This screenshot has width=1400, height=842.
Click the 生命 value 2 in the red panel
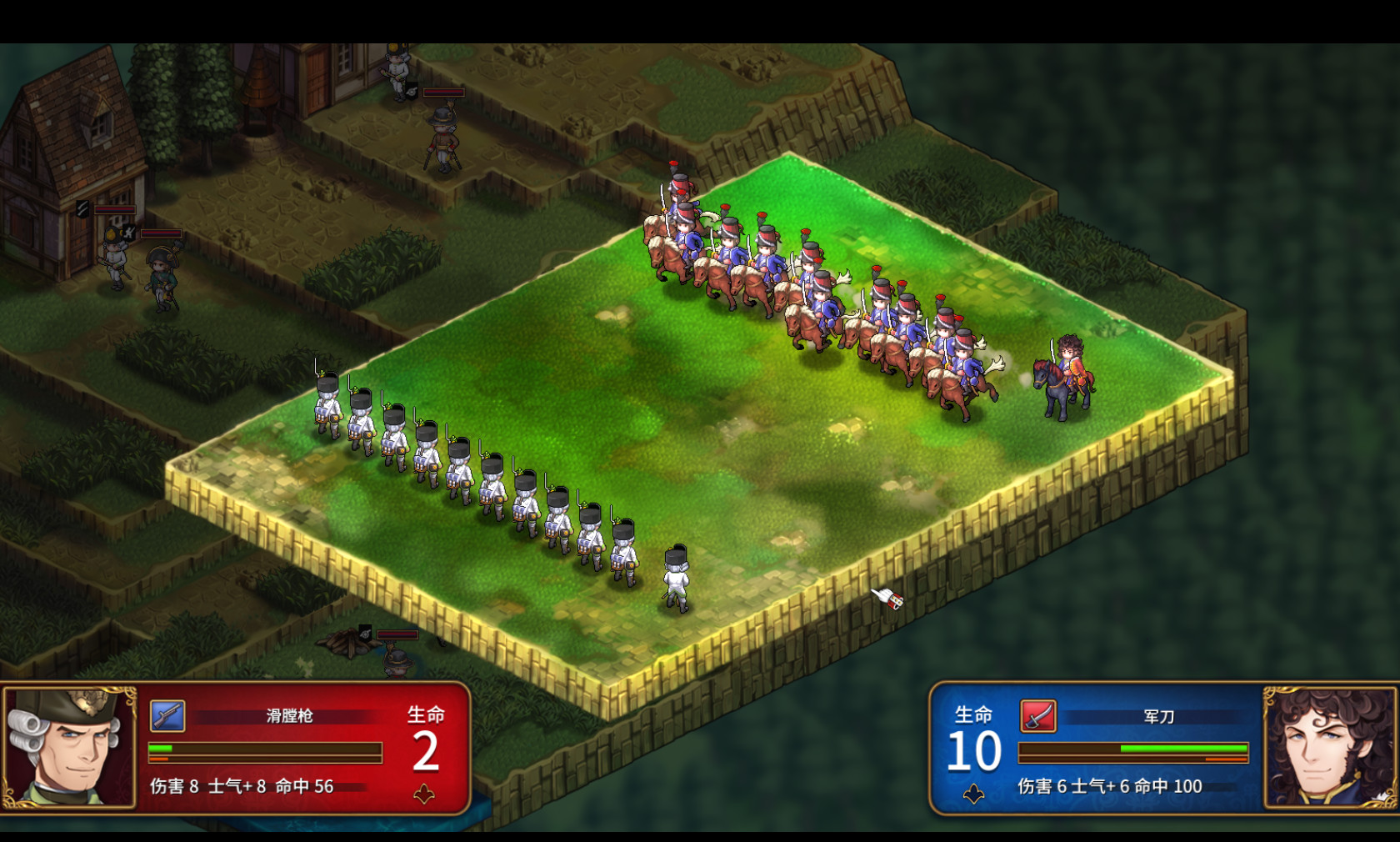(427, 752)
